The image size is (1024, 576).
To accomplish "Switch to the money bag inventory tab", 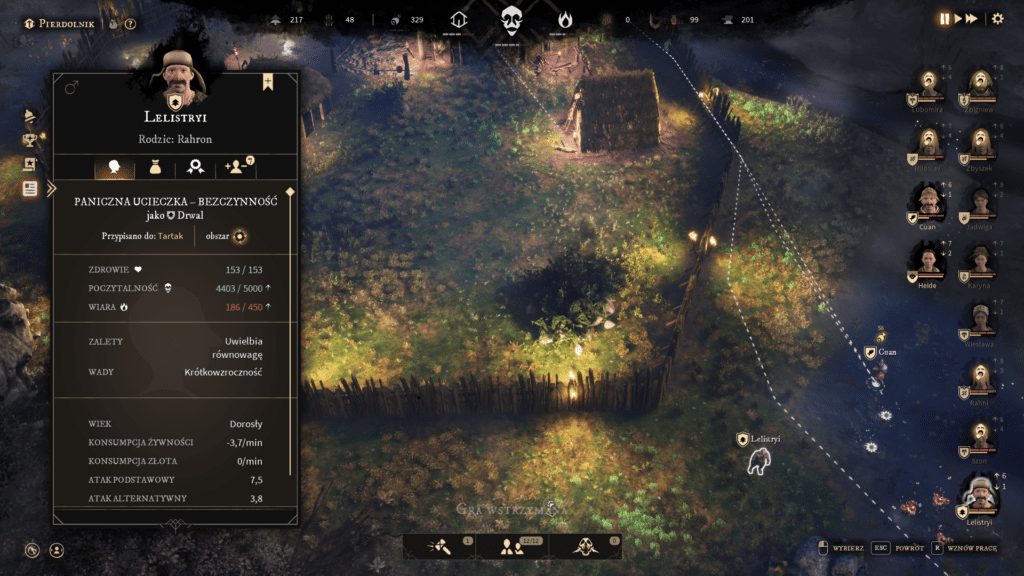I will 155,168.
